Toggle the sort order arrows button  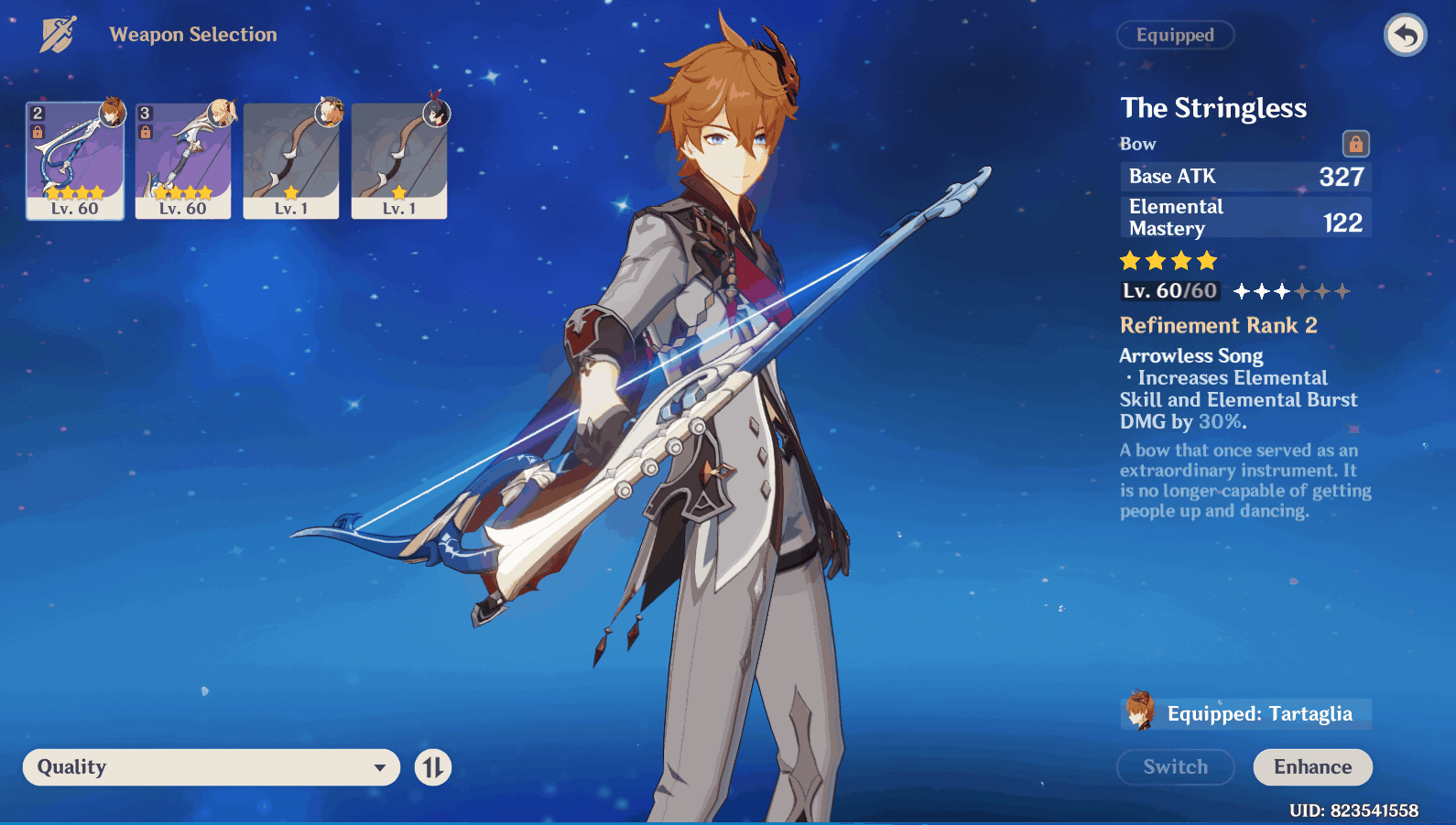click(433, 767)
